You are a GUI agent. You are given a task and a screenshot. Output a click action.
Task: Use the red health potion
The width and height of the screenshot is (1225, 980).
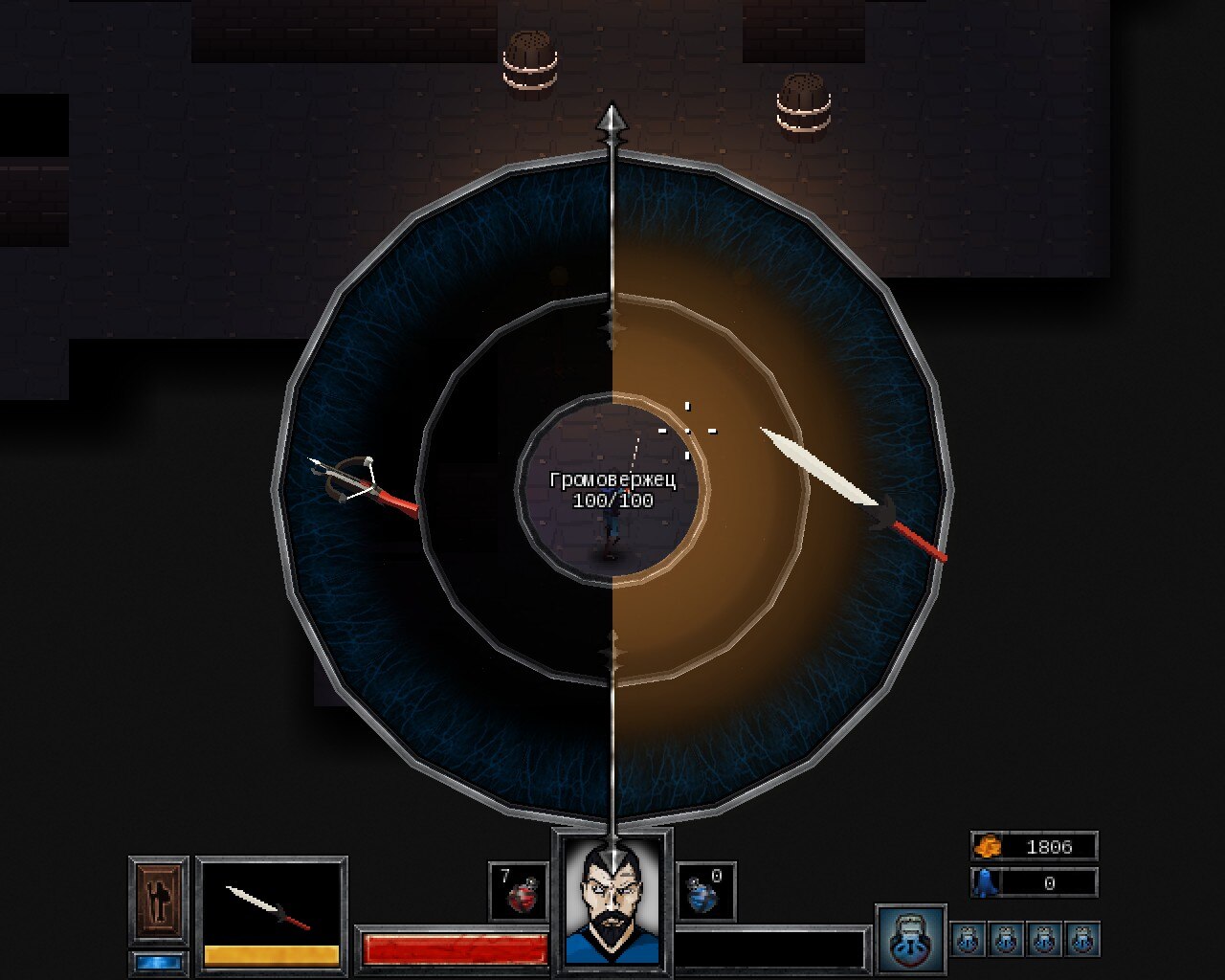coord(519,893)
